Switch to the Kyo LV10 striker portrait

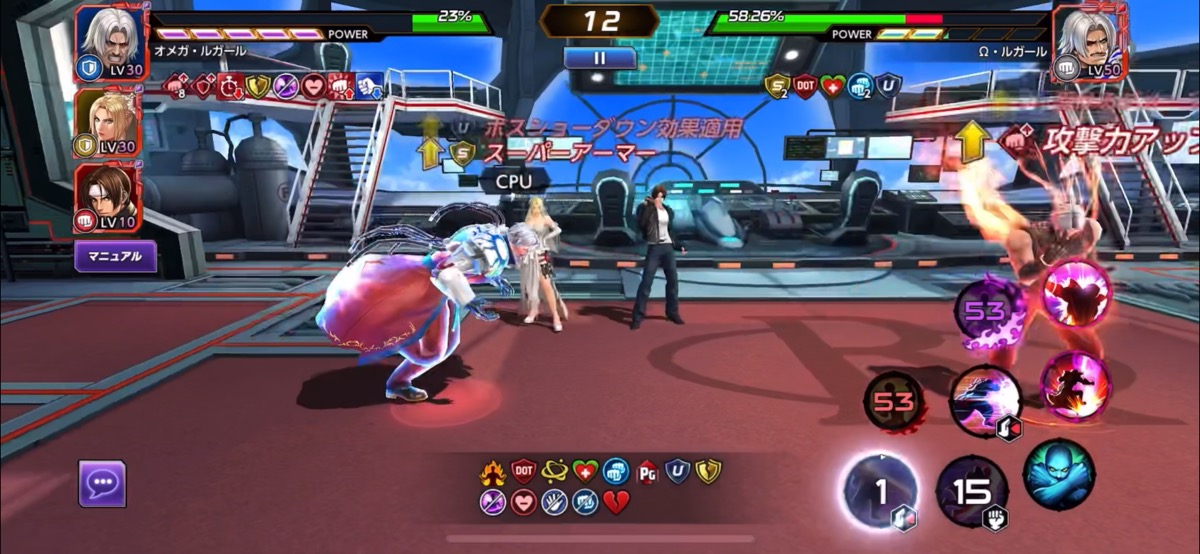pos(109,197)
